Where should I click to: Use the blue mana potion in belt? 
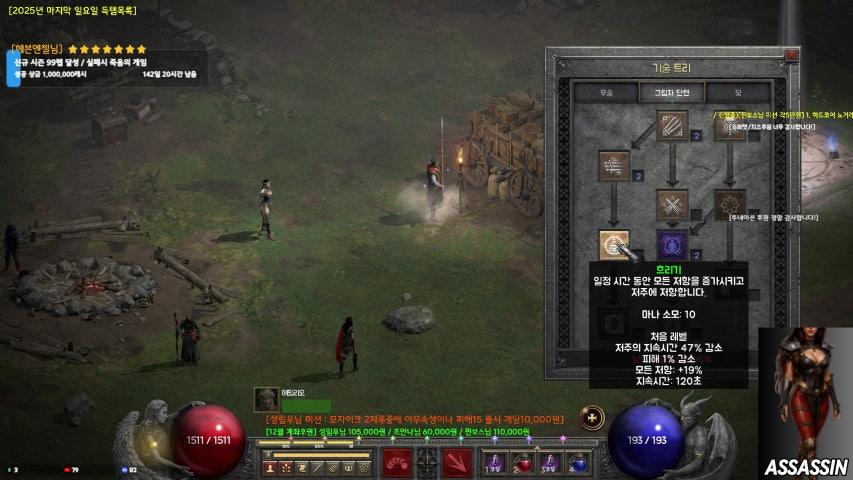click(x=577, y=464)
